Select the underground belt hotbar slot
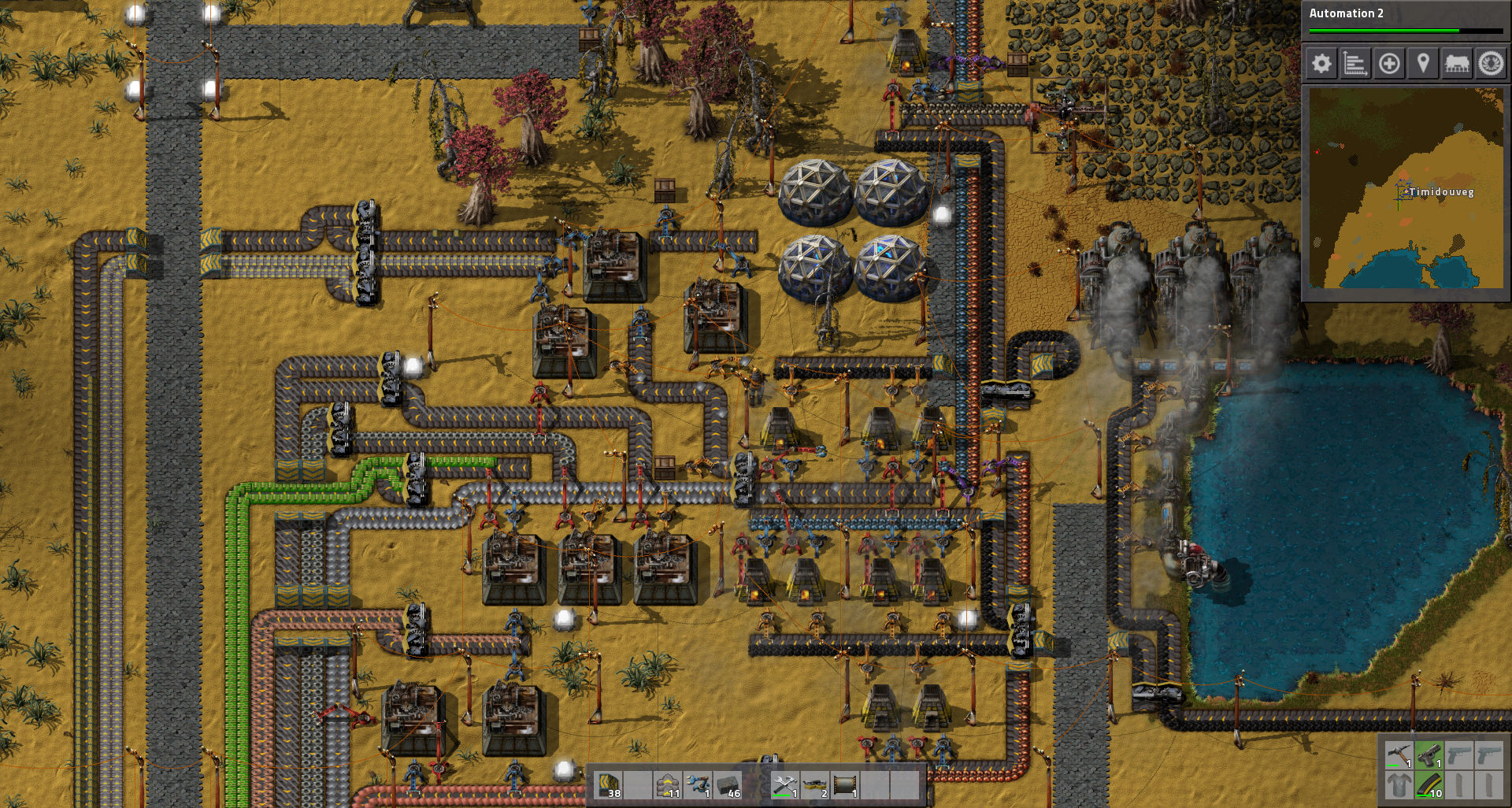The width and height of the screenshot is (1512, 808). pos(610,785)
